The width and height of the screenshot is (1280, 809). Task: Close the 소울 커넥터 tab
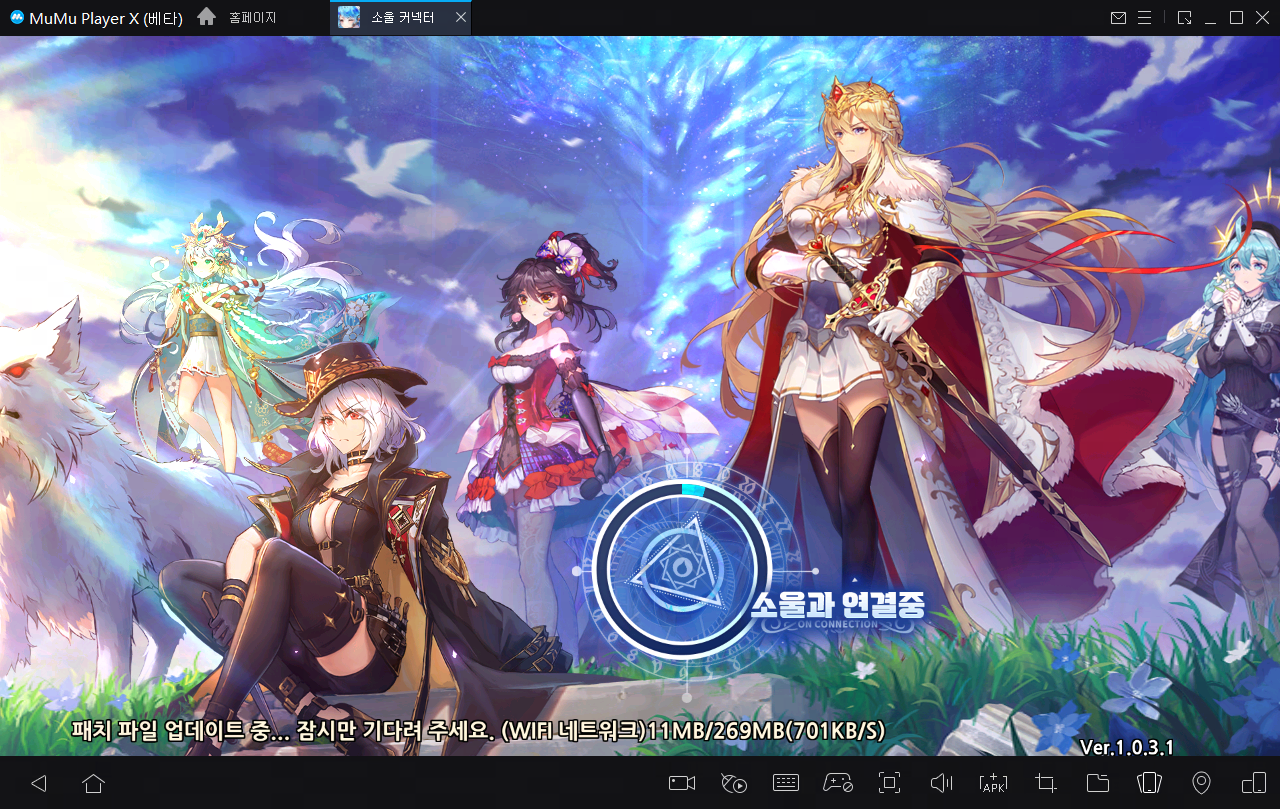pos(459,18)
